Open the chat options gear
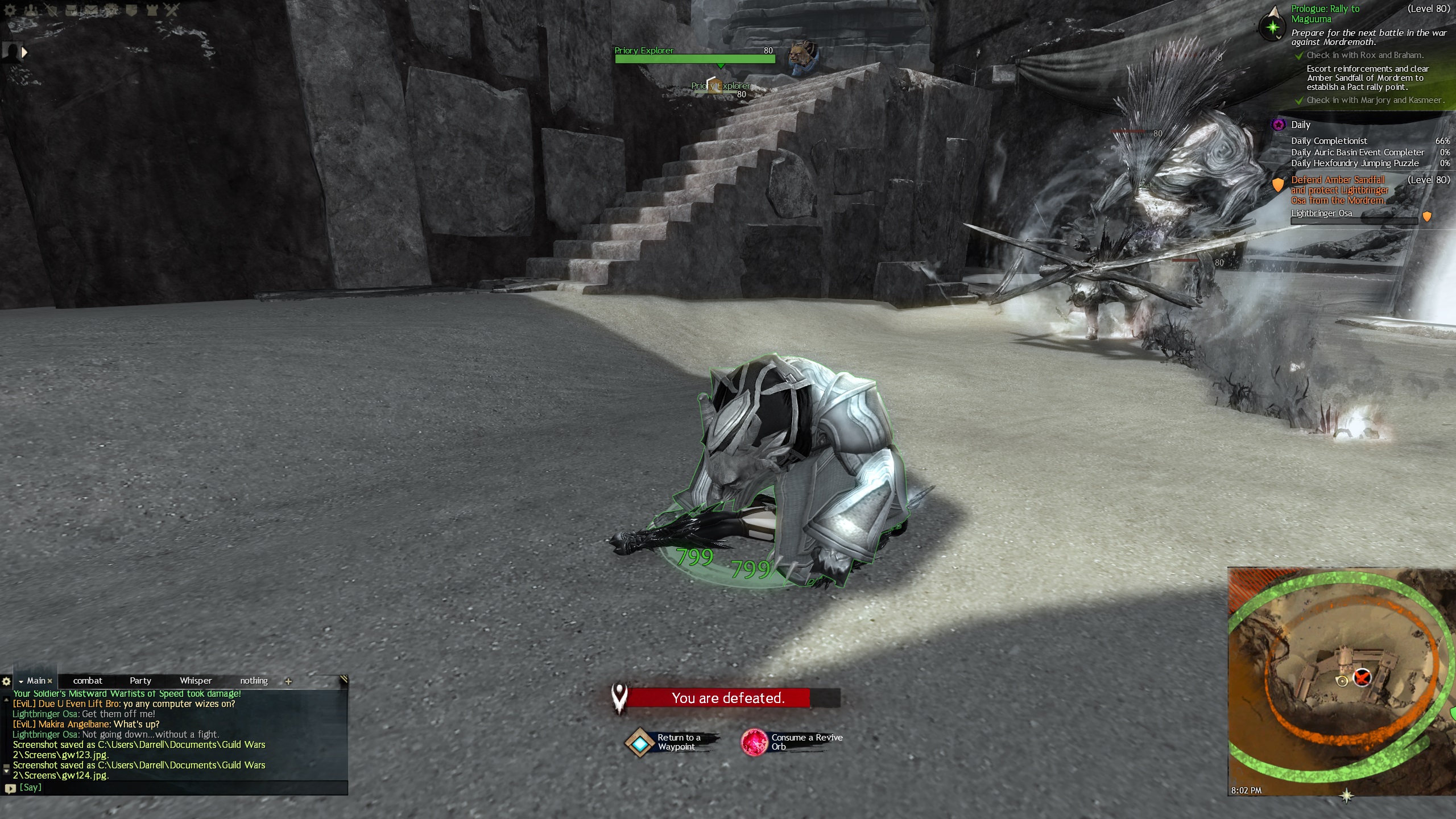Viewport: 1456px width, 819px height. pos(6,681)
